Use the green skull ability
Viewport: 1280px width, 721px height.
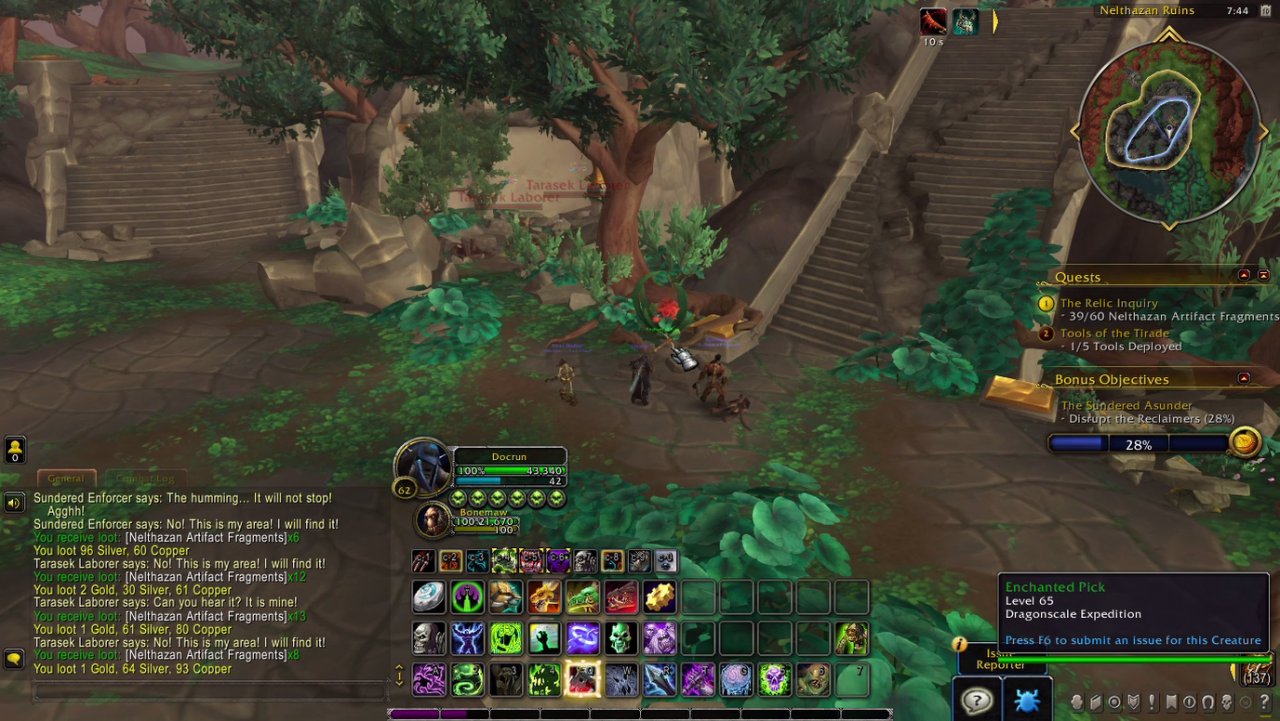pyautogui.click(x=621, y=638)
